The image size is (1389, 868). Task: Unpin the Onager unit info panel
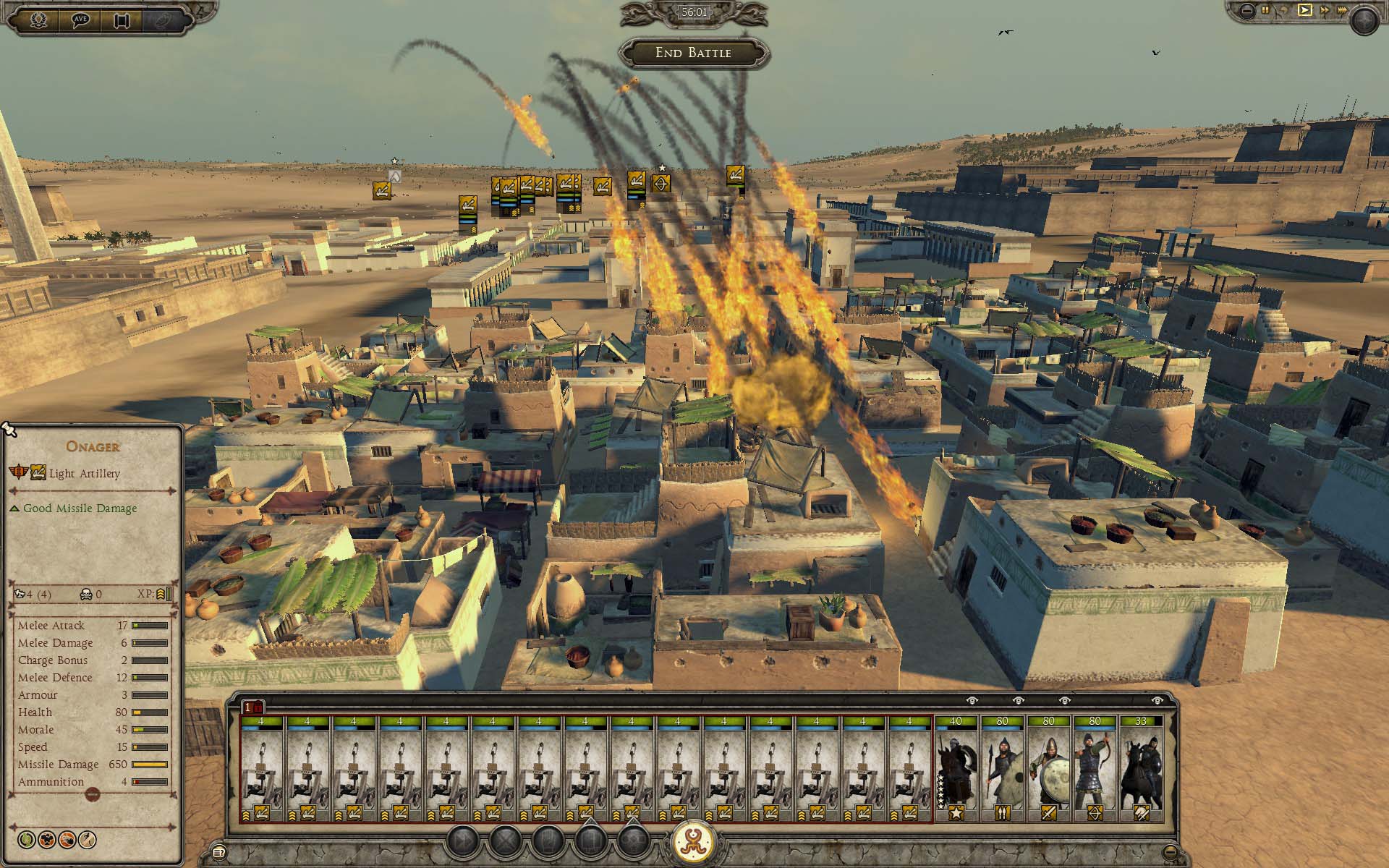click(9, 430)
